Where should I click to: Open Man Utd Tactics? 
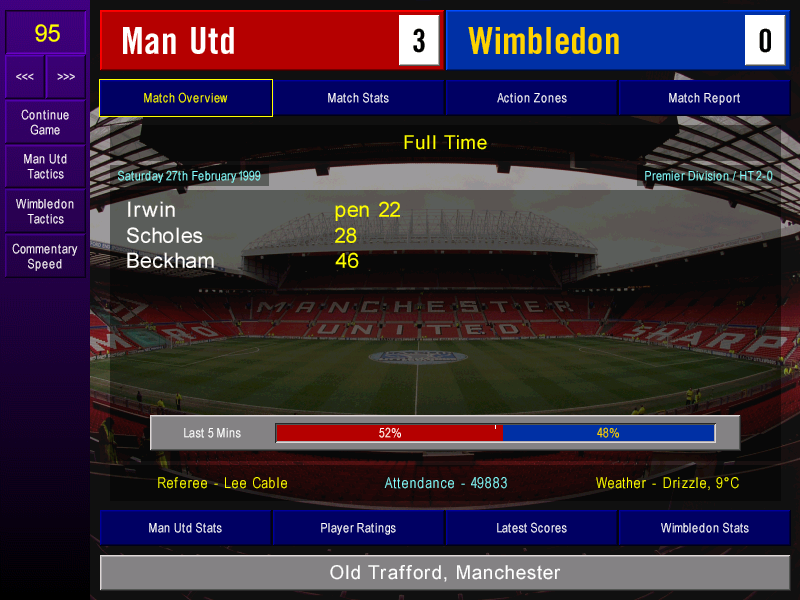pos(45,167)
